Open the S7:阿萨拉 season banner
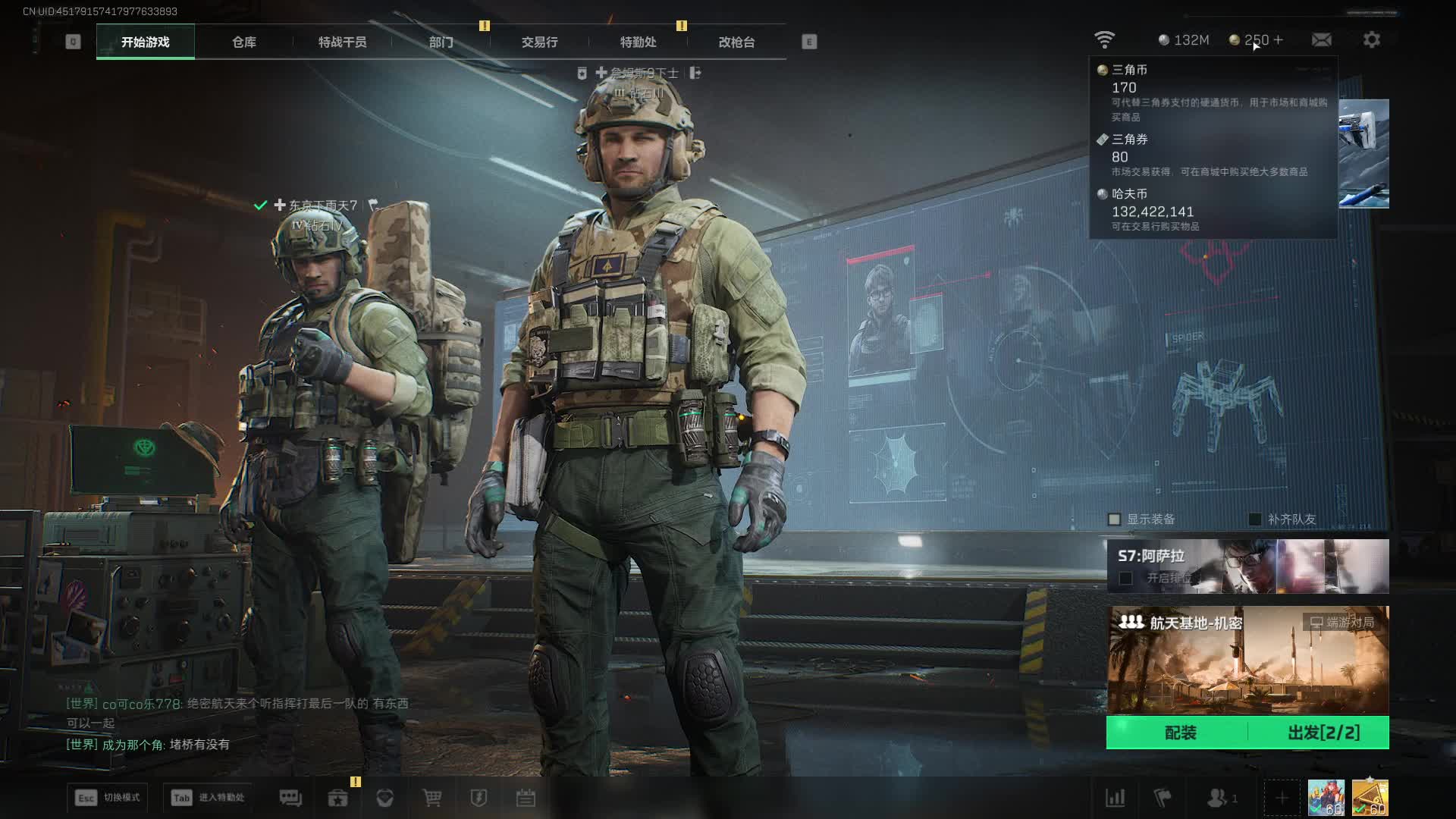Image resolution: width=1456 pixels, height=819 pixels. pos(1247,566)
